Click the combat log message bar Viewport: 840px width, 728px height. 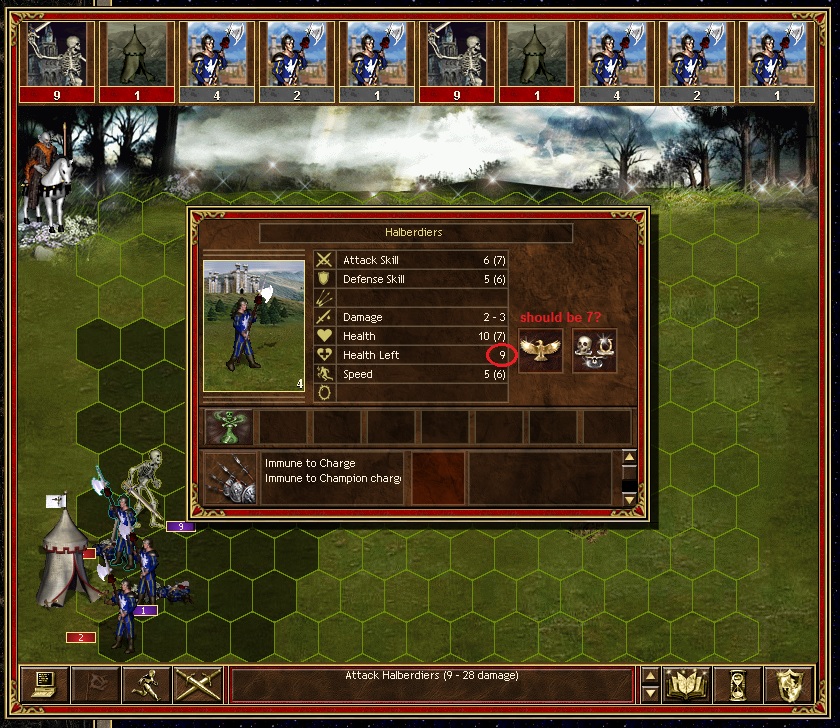[432, 685]
